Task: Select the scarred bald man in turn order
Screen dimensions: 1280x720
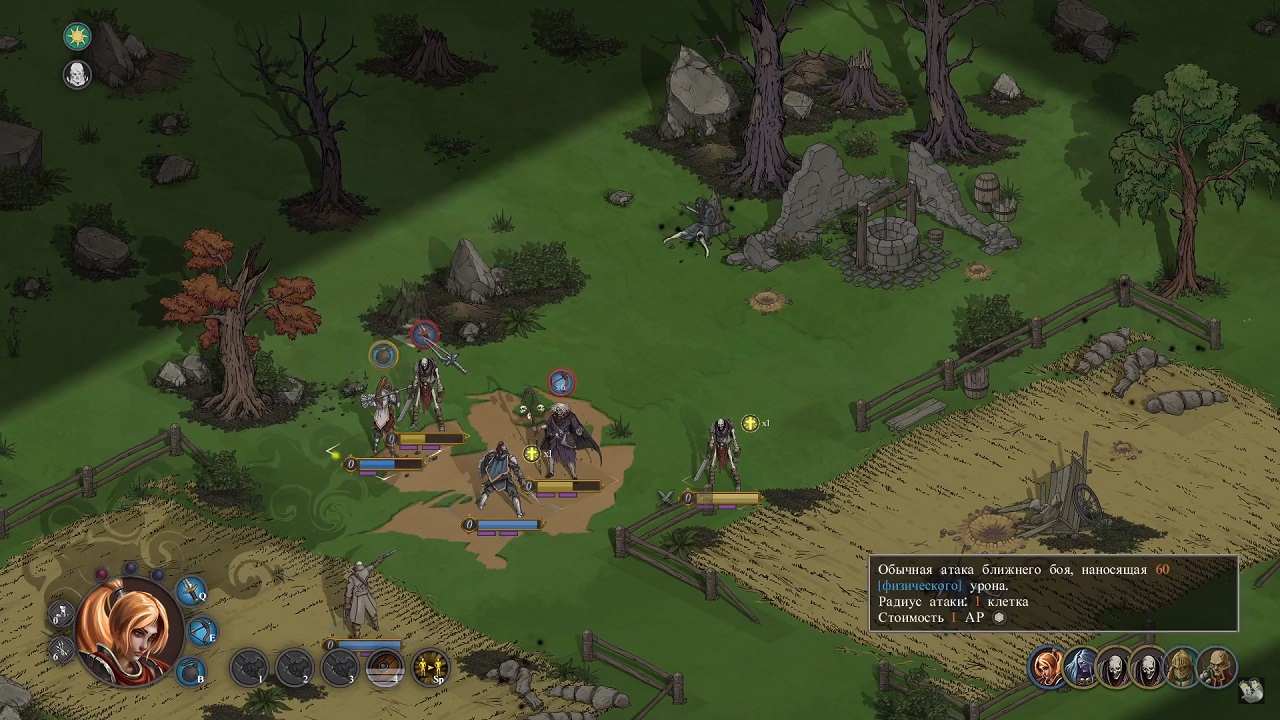Action: (x=1216, y=667)
